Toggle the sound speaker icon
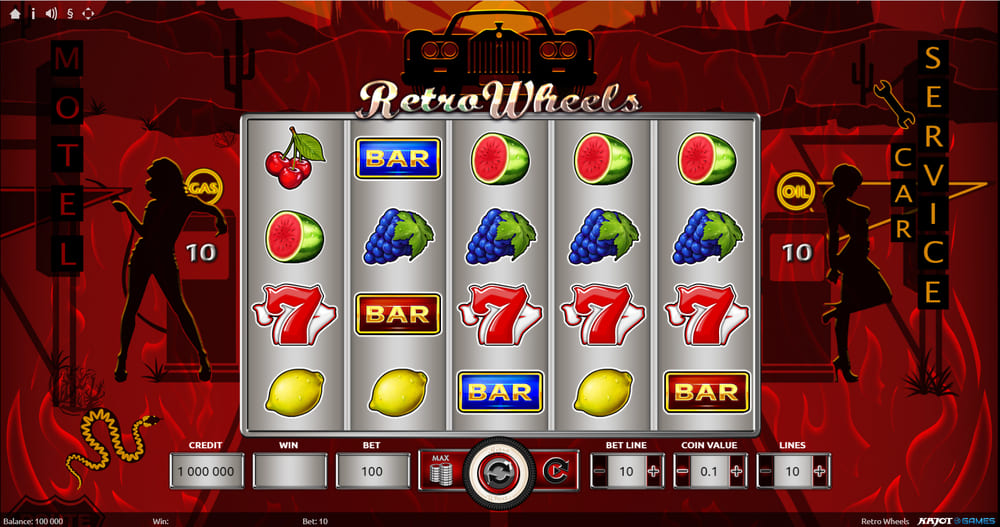 point(50,13)
